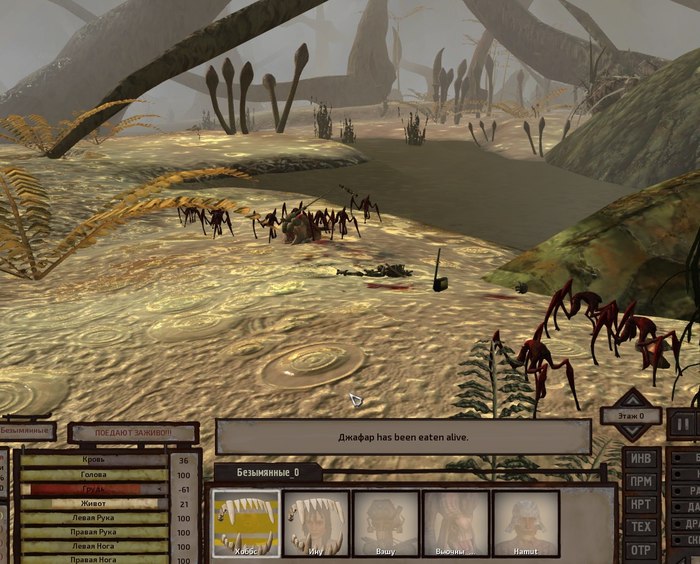Raise the floor level with up arrow
The width and height of the screenshot is (700, 564).
(630, 398)
